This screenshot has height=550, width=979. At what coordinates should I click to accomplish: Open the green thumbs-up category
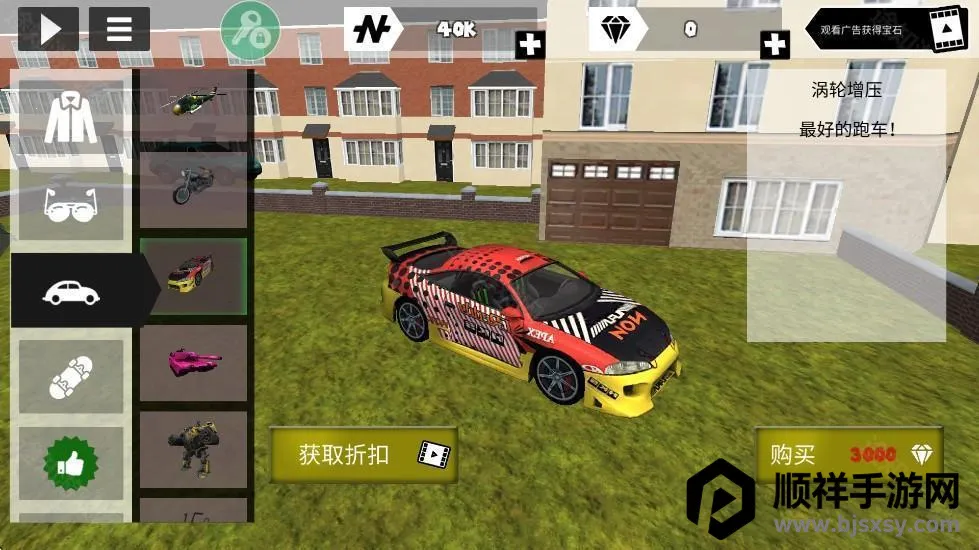[70, 463]
